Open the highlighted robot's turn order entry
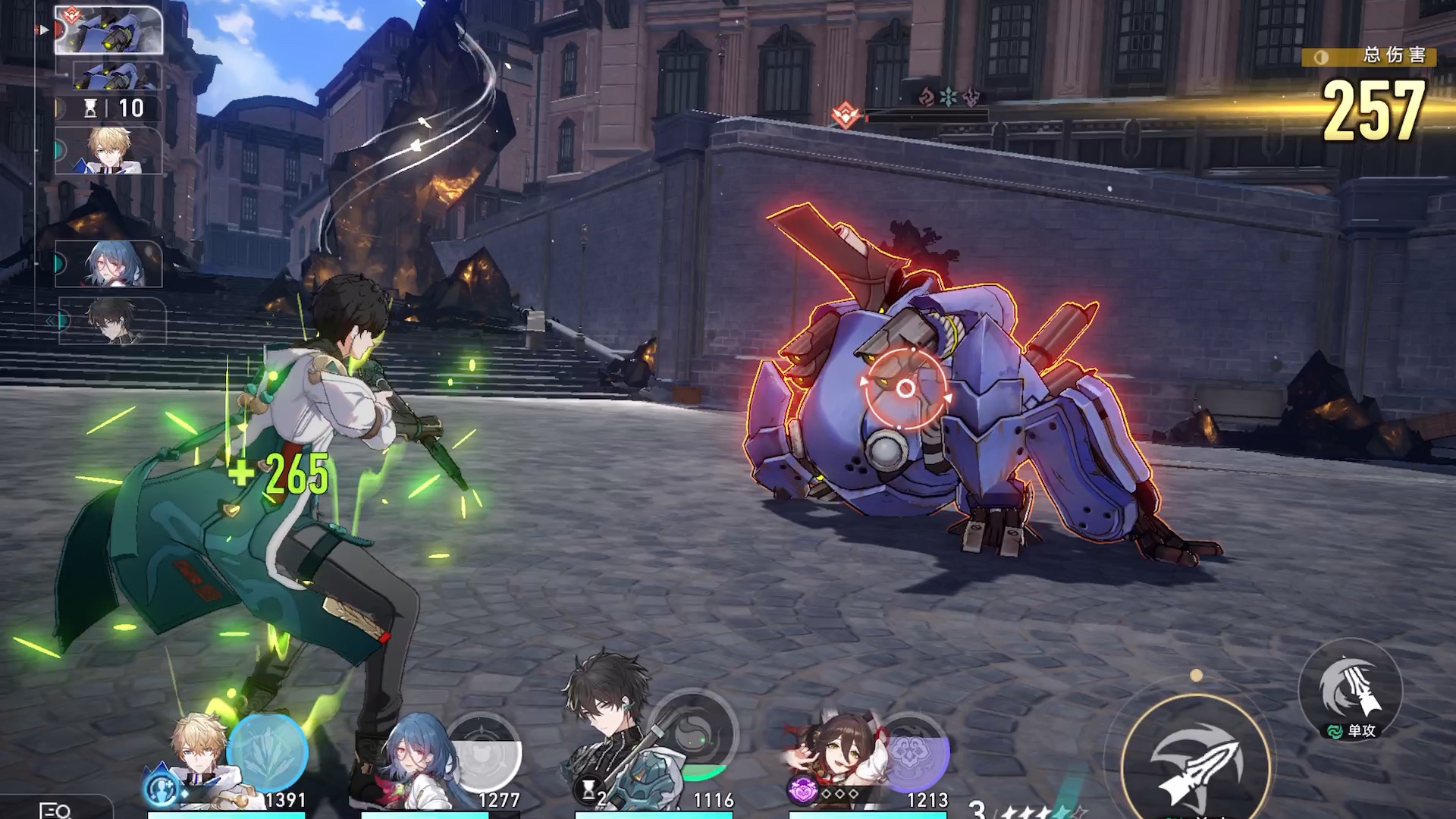This screenshot has height=819, width=1456. [108, 30]
